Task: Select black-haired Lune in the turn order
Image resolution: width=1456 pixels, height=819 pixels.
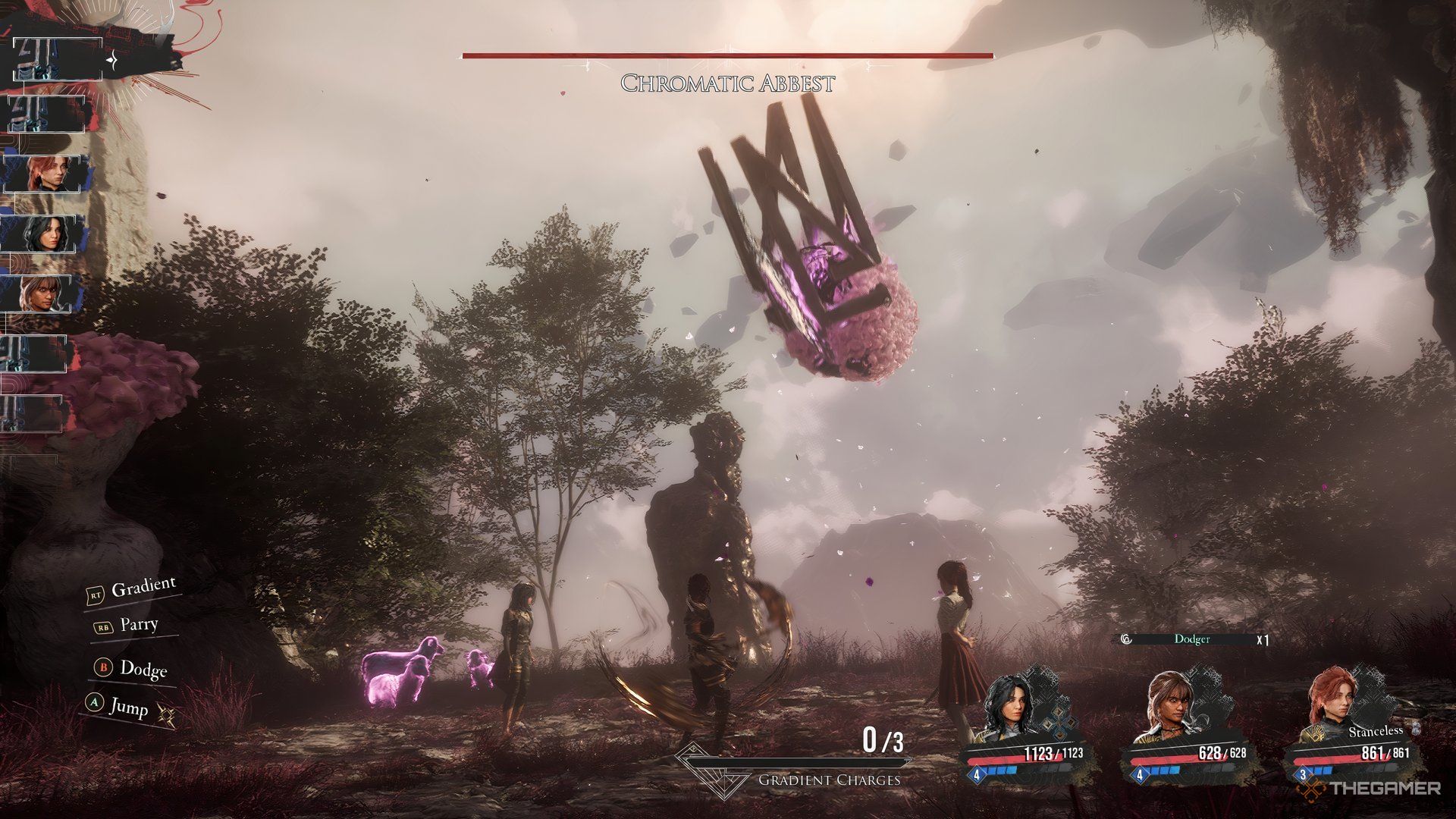Action: point(45,234)
